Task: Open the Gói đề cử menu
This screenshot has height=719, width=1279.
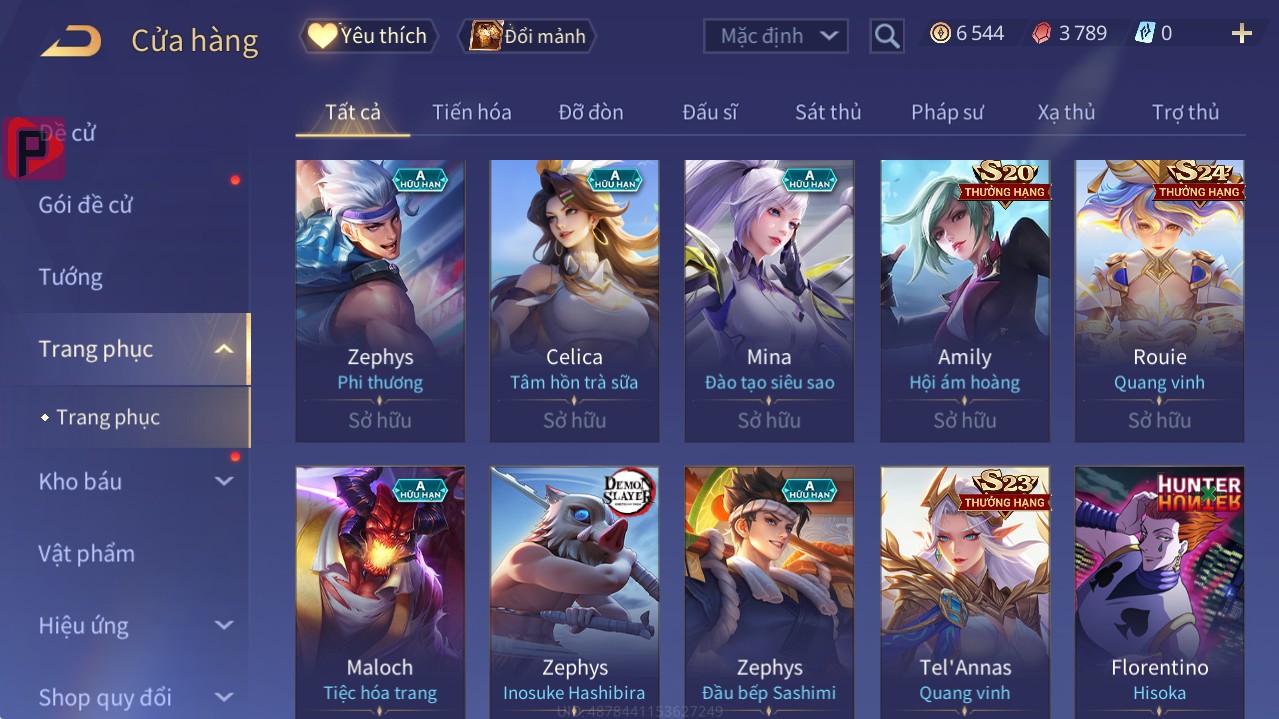Action: coord(86,205)
